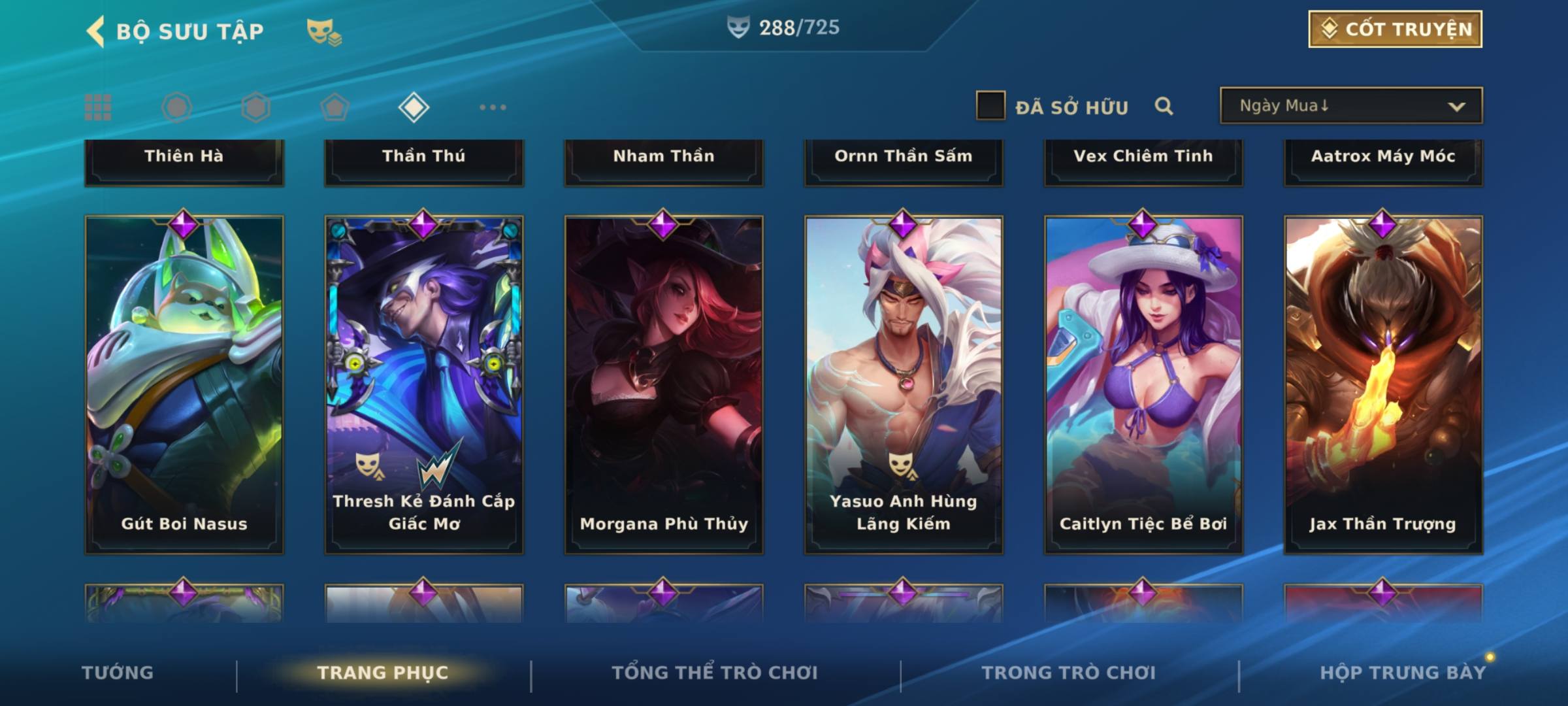Open the three-dots more filters option
This screenshot has height=706, width=1568.
click(x=493, y=107)
